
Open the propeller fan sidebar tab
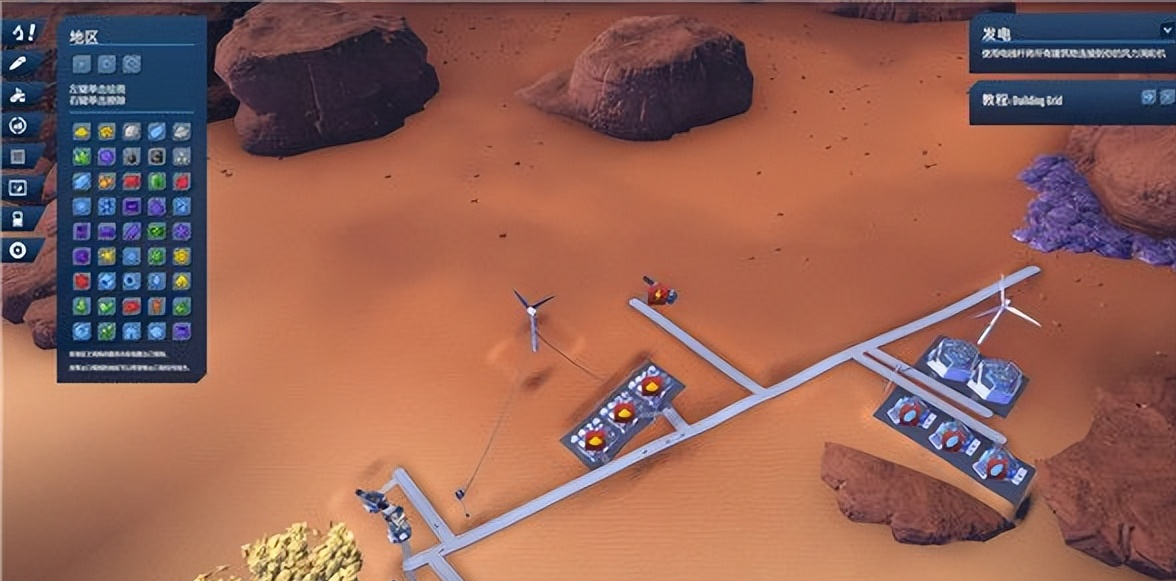(21, 96)
